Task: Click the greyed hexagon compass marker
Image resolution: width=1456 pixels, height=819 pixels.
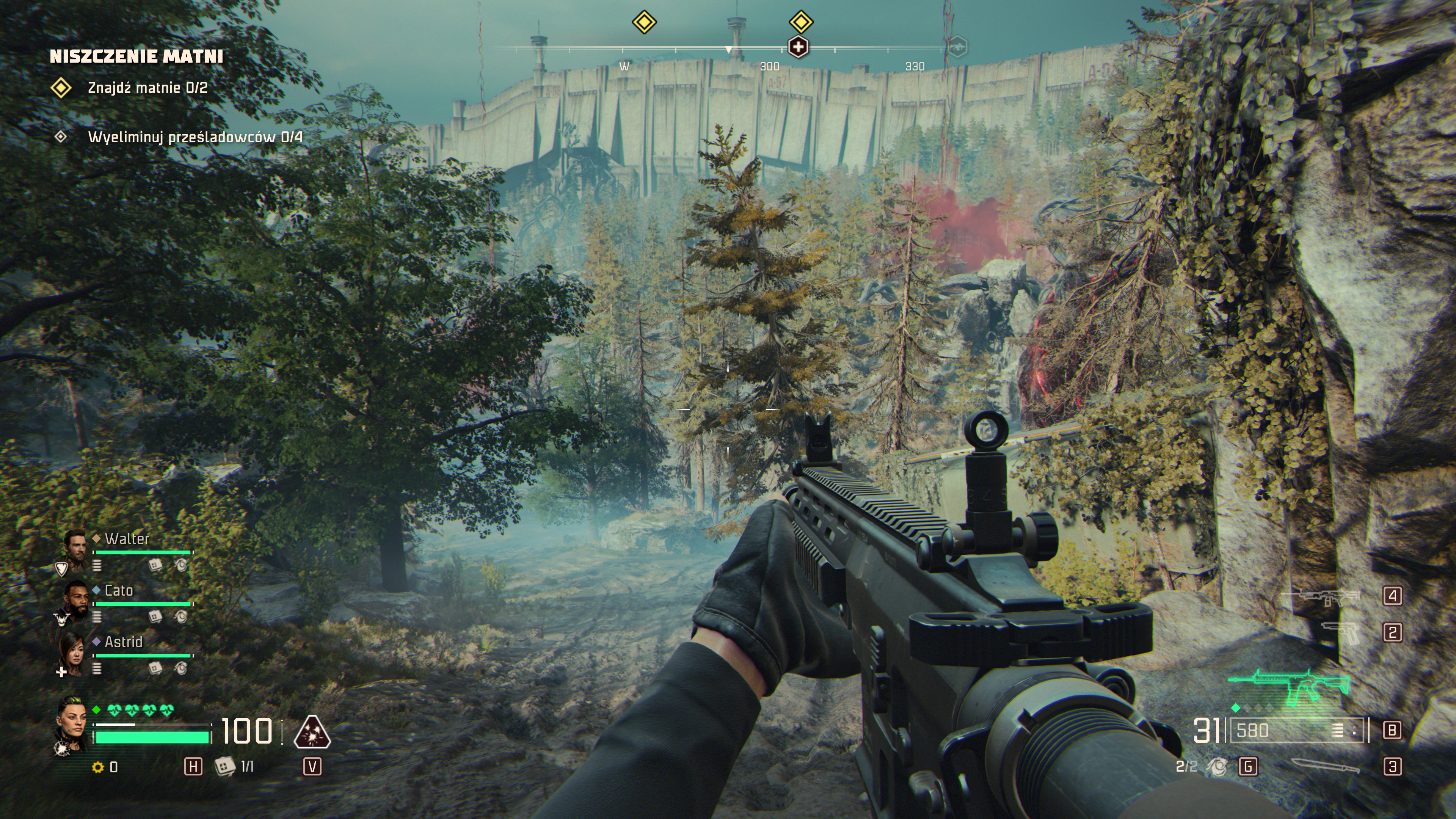Action: [x=956, y=47]
